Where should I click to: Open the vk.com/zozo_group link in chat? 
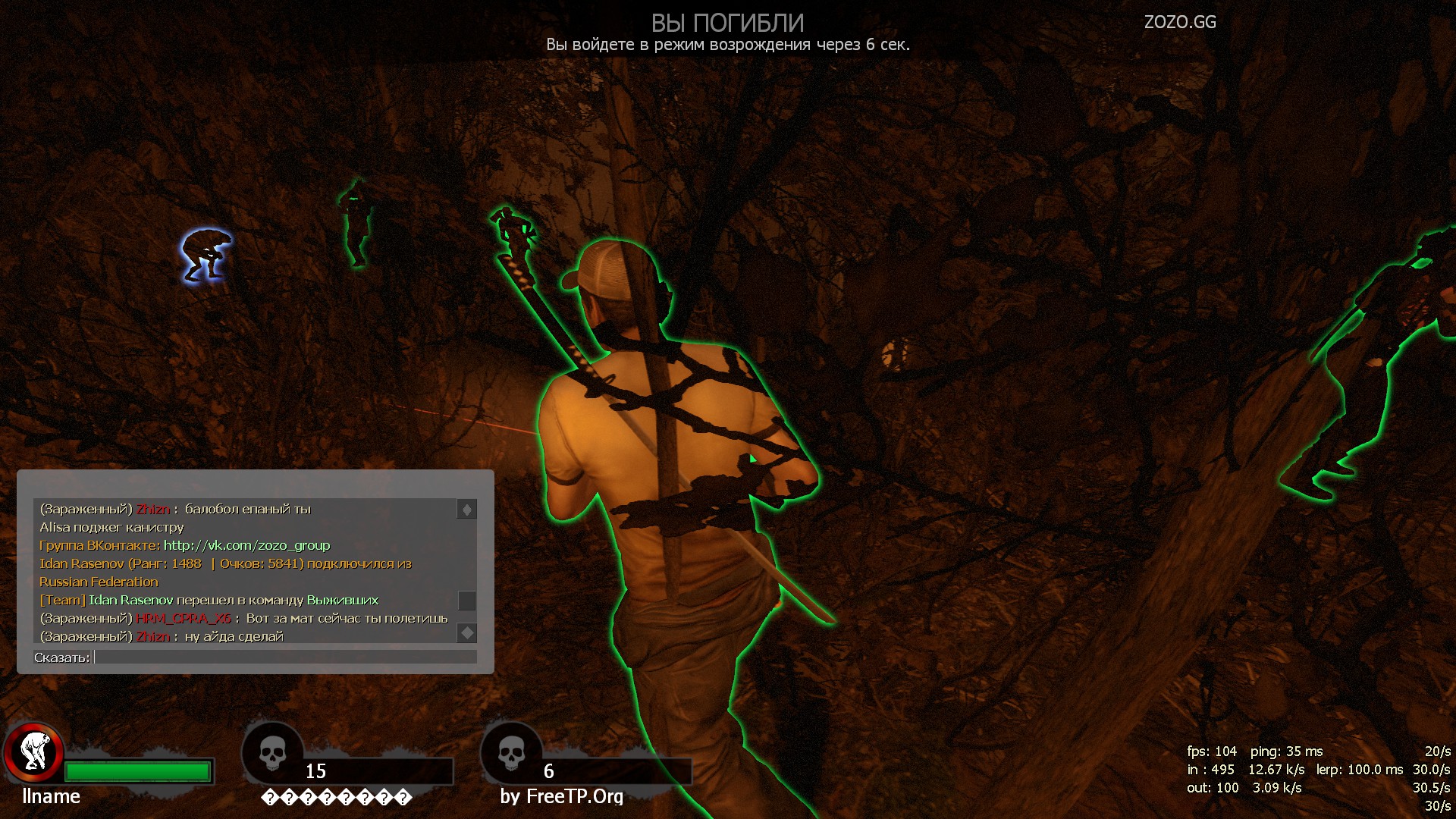click(x=246, y=545)
